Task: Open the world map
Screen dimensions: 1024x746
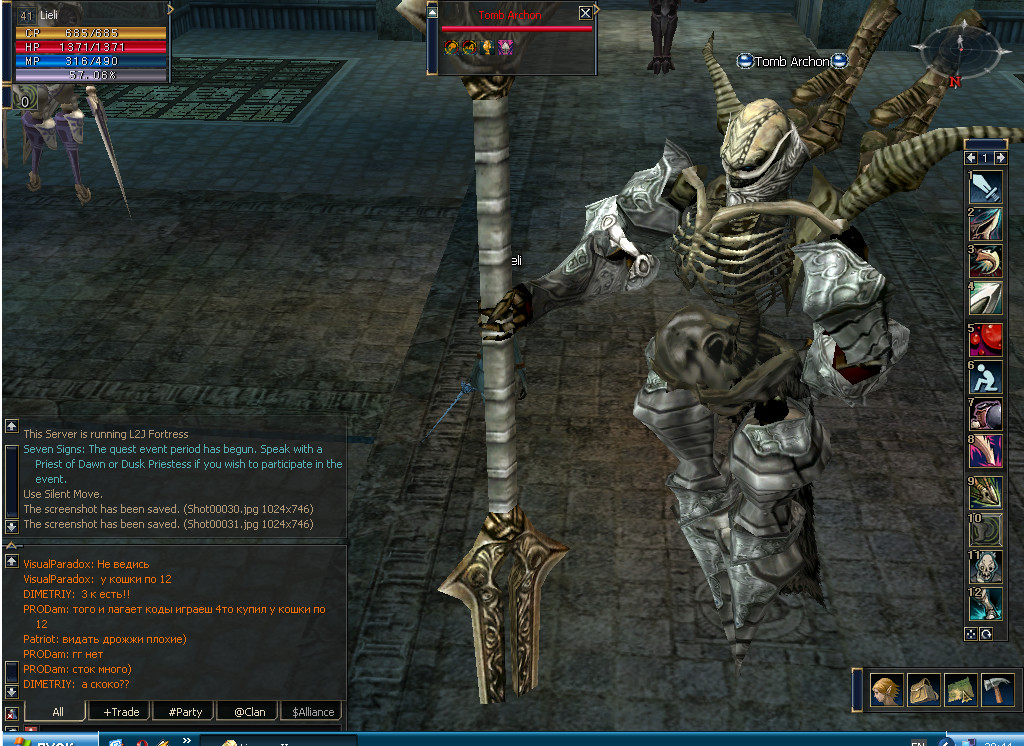Action: 960,689
